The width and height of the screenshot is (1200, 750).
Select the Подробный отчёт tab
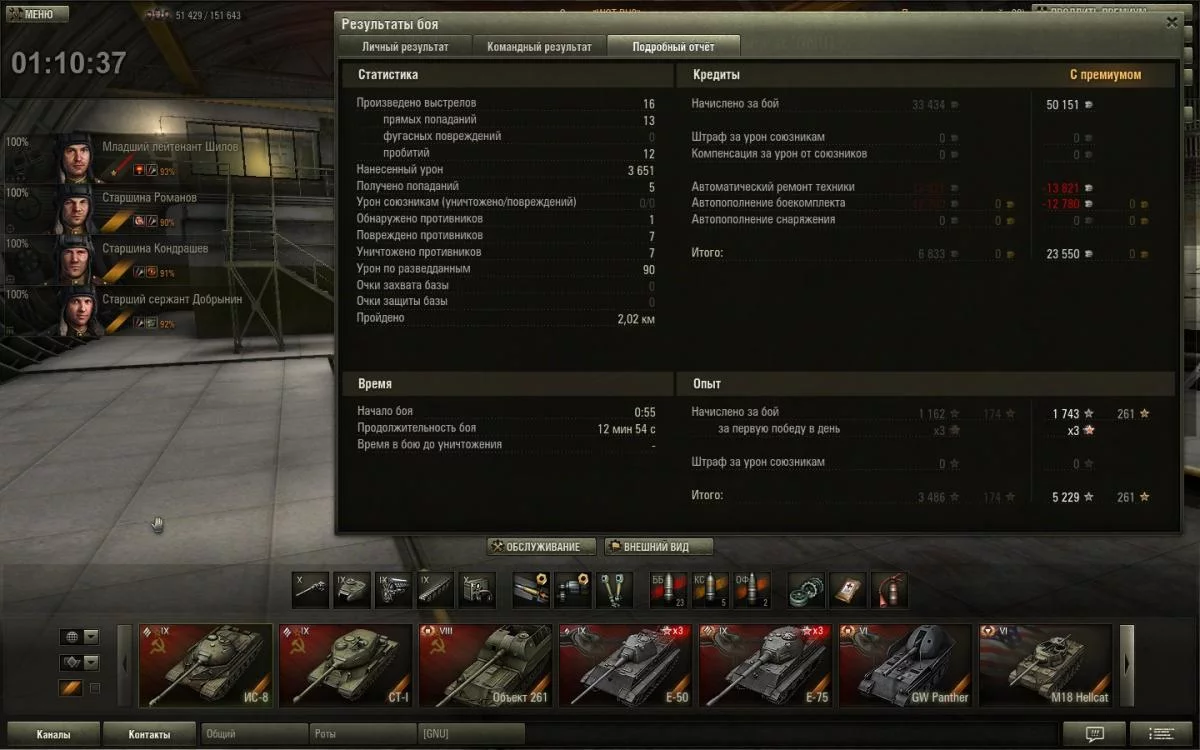pyautogui.click(x=673, y=47)
